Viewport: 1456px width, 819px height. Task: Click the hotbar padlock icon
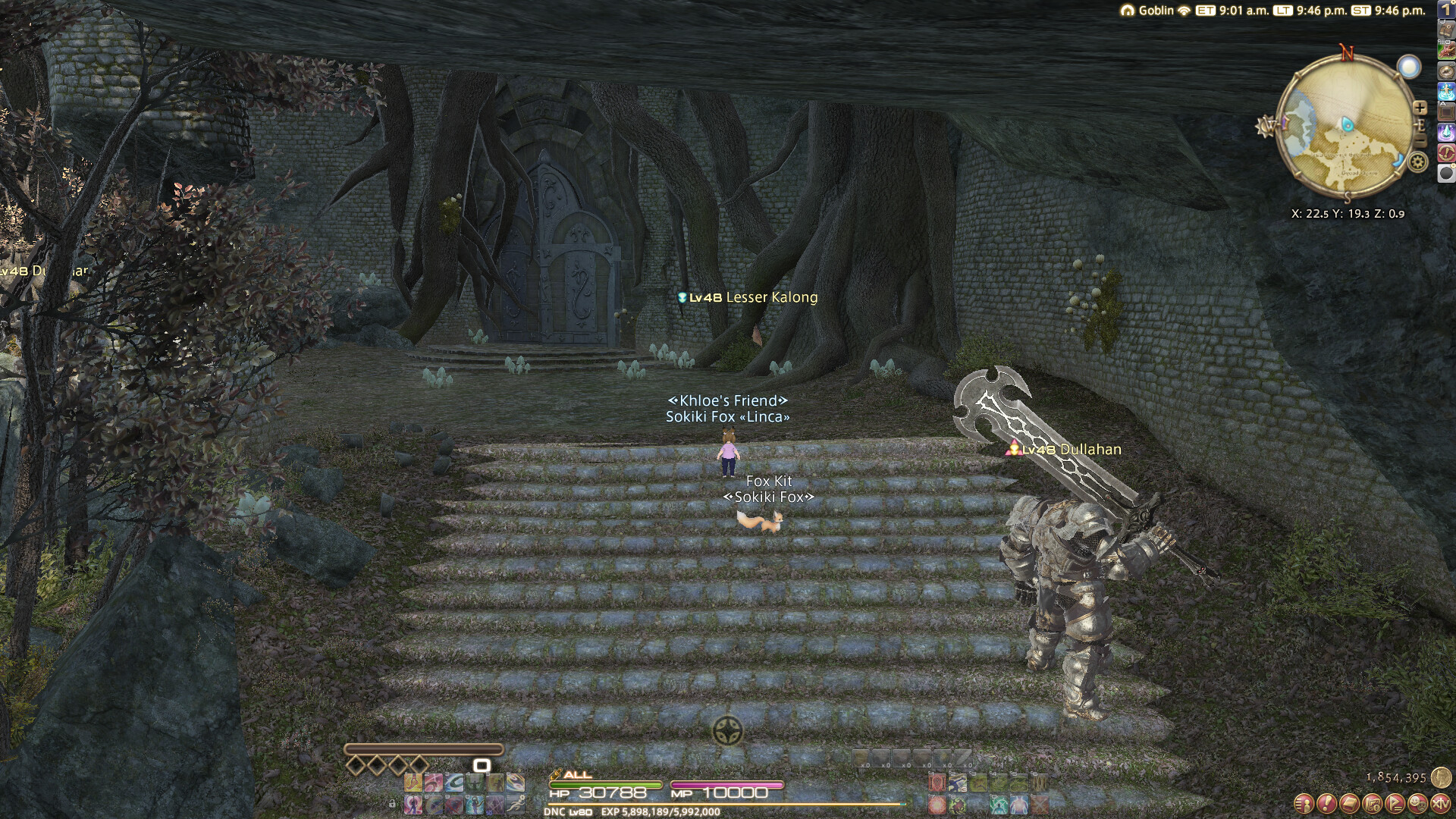pos(392,803)
